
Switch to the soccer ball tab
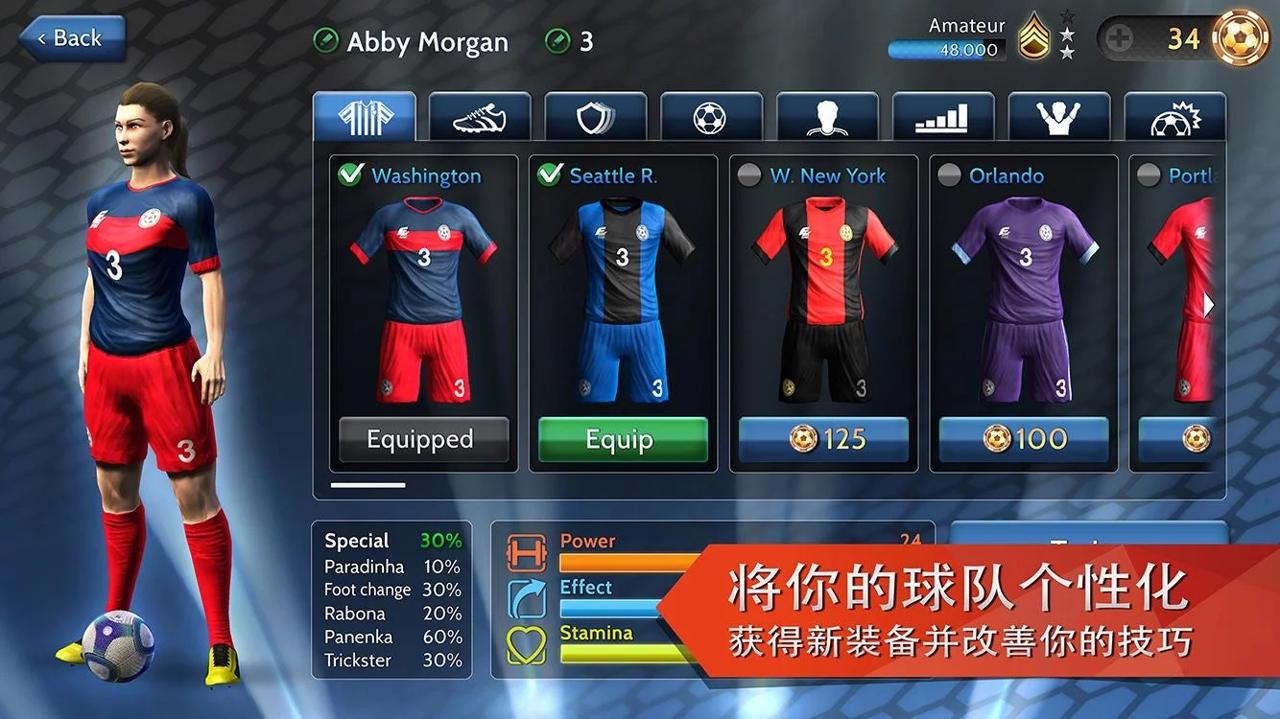711,118
